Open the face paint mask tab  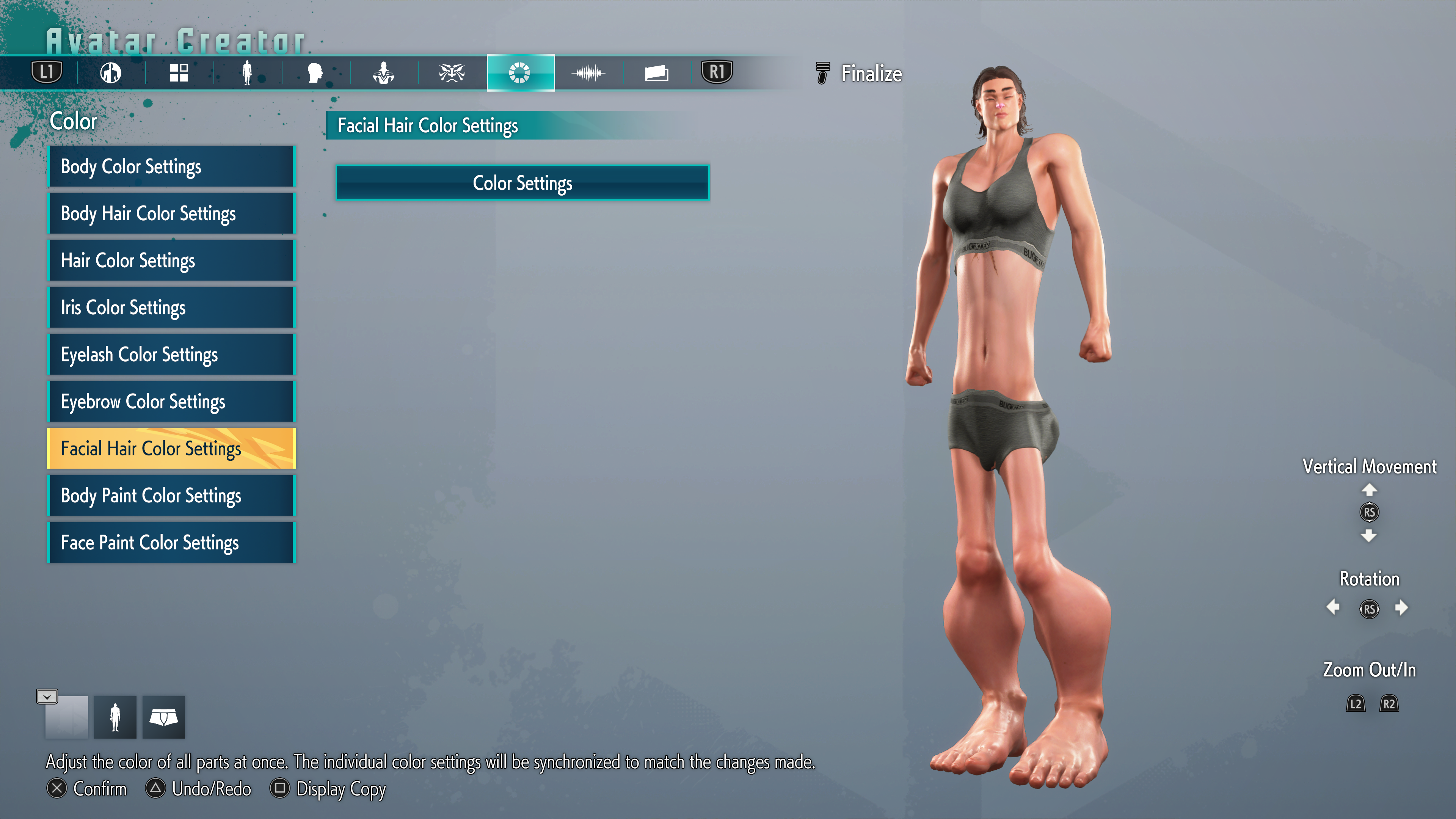coord(452,73)
